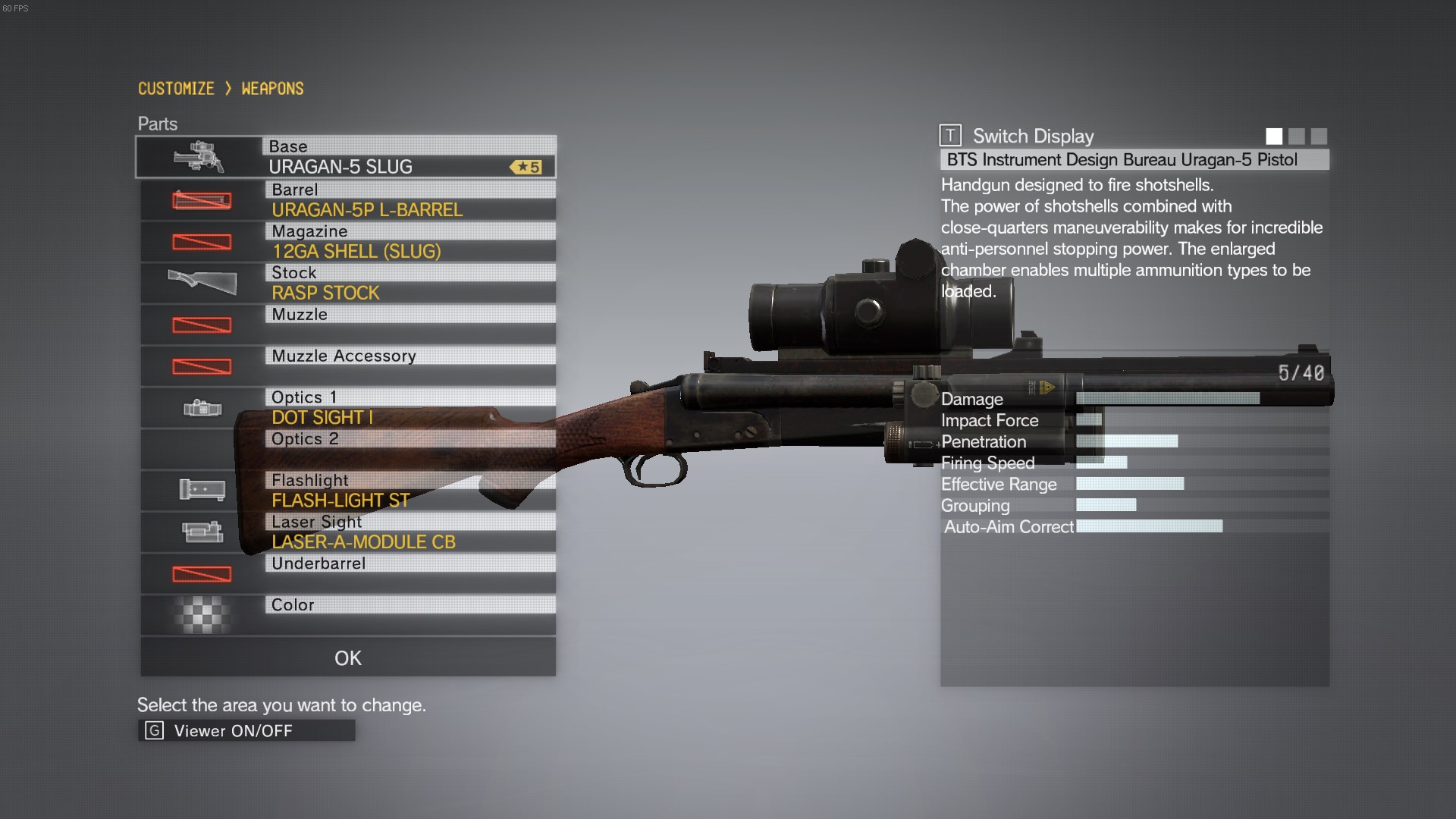Select the empty Optics 2 slot

pyautogui.click(x=347, y=449)
